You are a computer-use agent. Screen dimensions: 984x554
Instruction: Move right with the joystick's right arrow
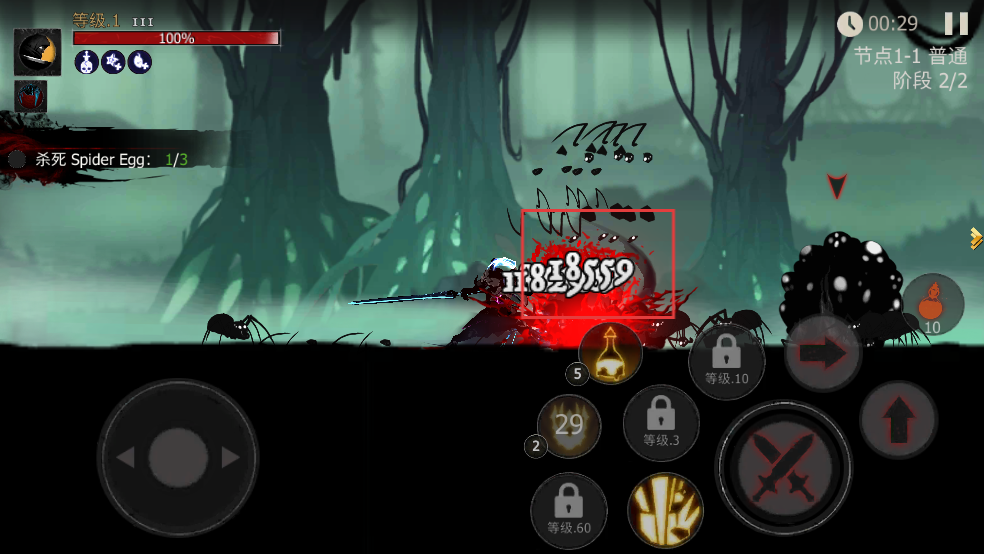[x=230, y=458]
